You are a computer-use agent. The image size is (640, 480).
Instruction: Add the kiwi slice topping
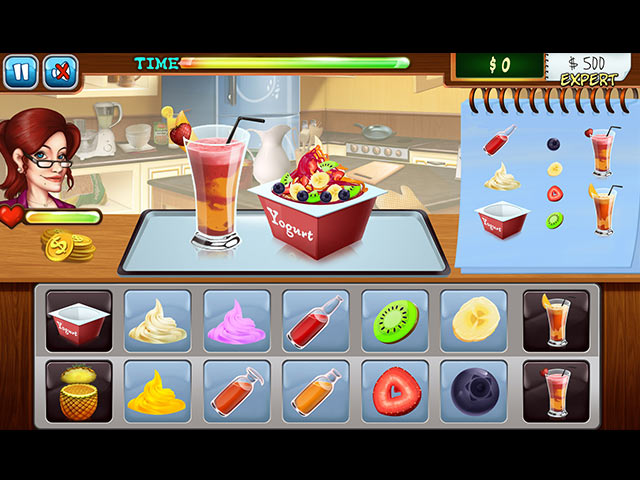[395, 321]
